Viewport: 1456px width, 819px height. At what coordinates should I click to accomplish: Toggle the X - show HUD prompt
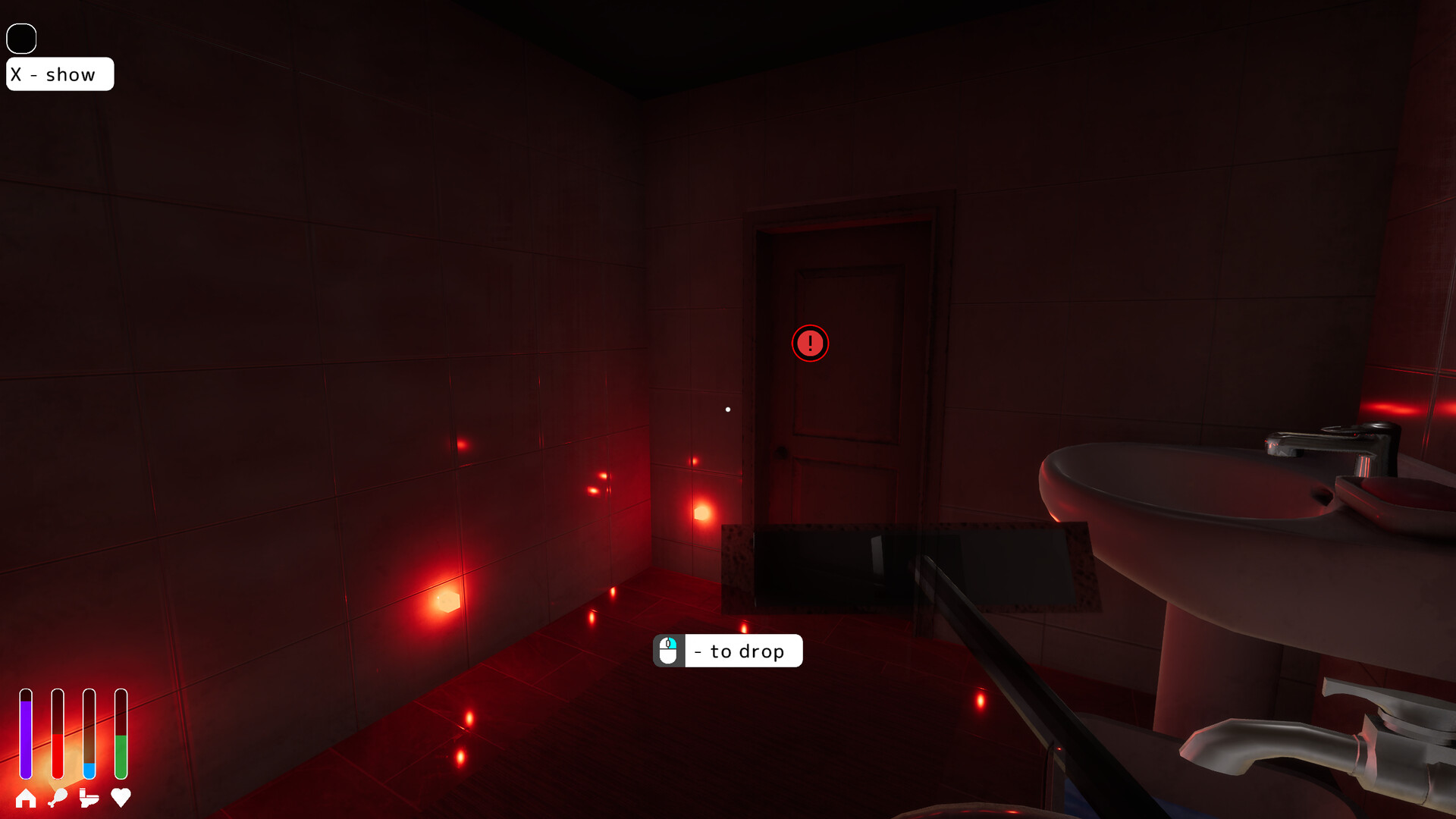[60, 74]
